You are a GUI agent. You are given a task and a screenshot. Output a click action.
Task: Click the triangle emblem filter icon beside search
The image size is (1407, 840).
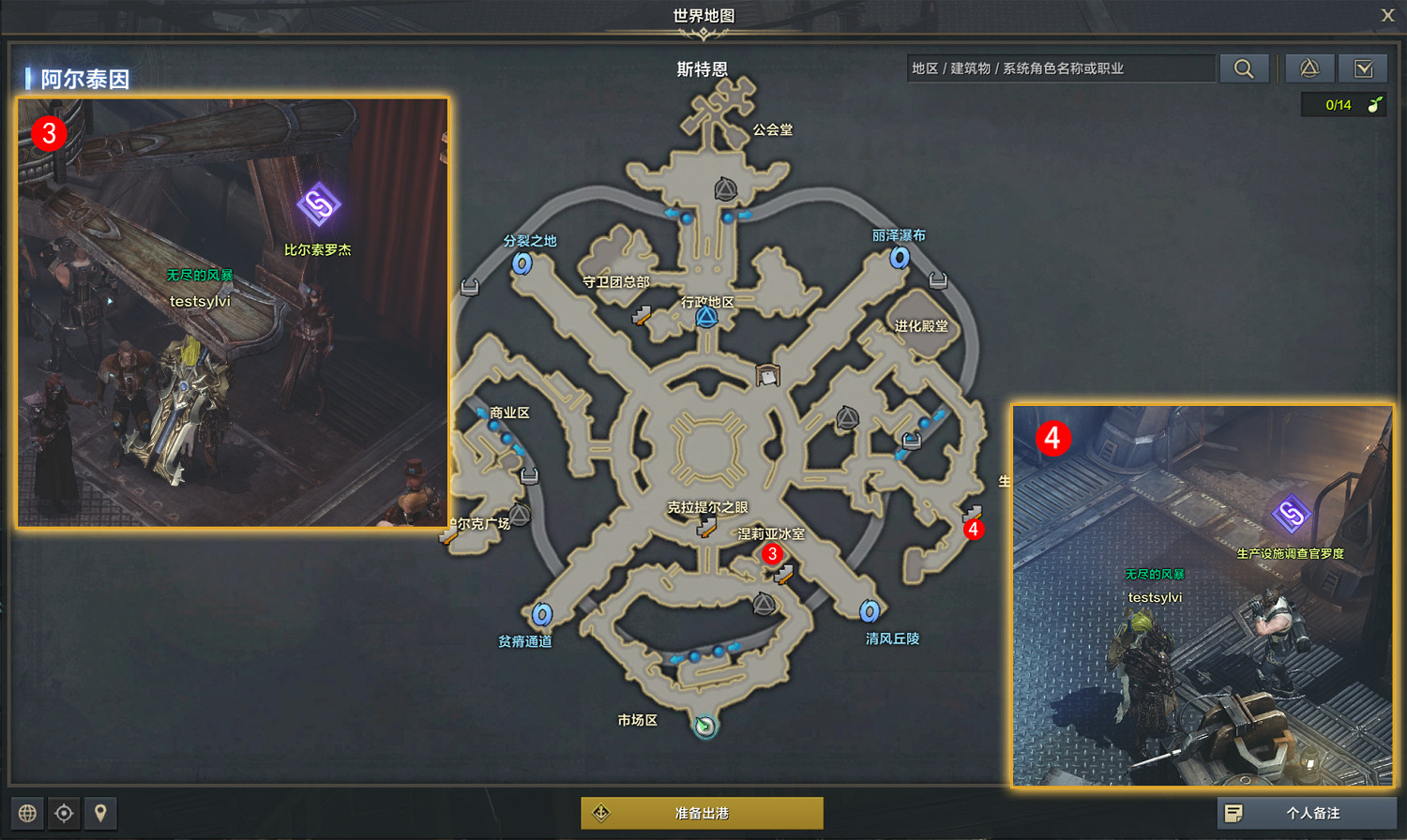click(1309, 67)
